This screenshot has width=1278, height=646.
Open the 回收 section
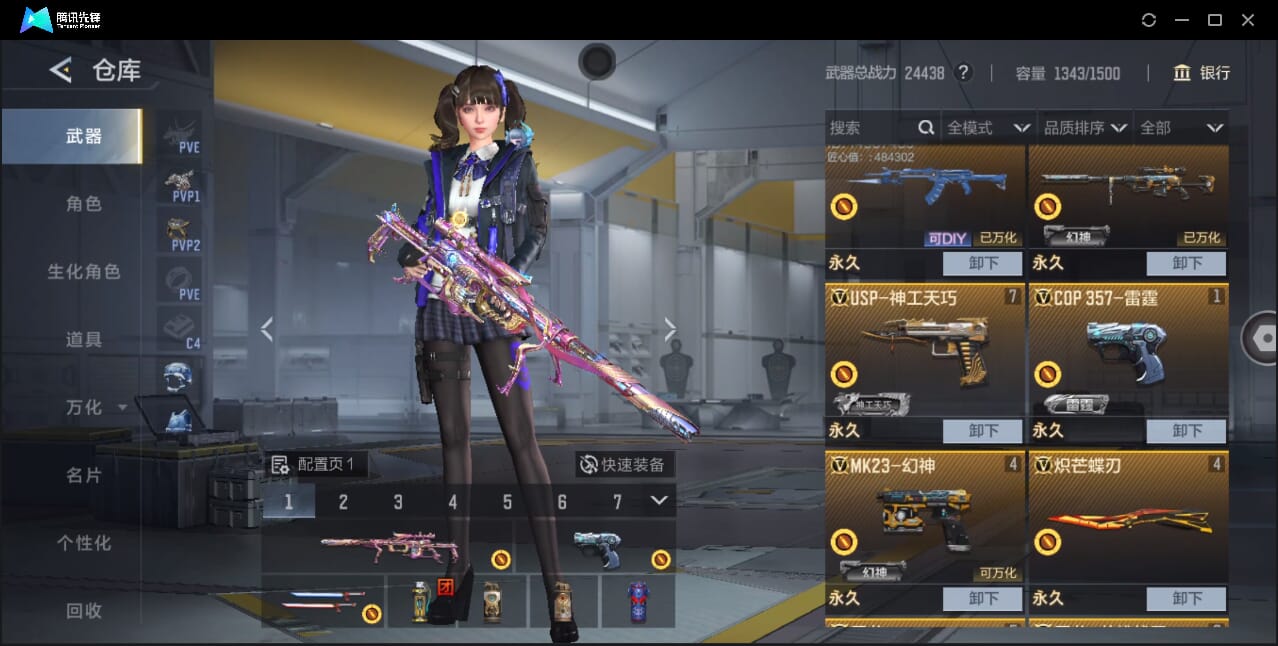pos(84,610)
